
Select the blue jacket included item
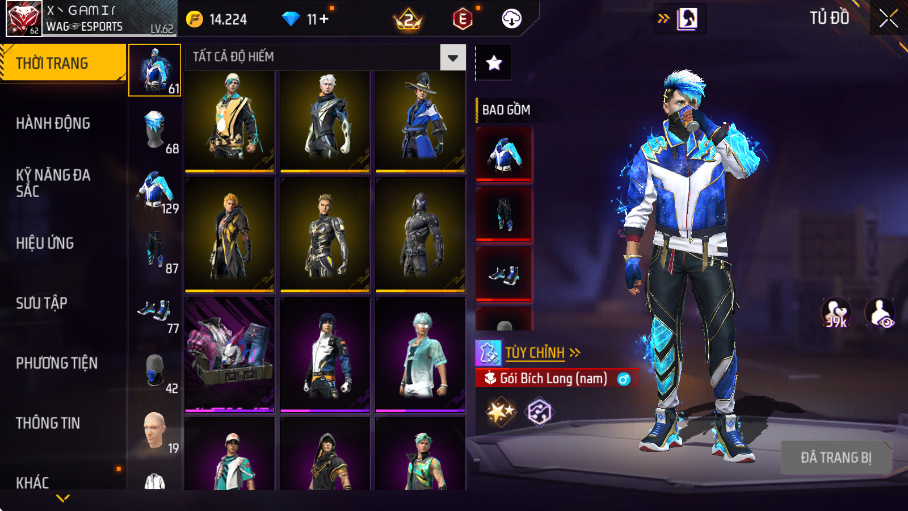pos(503,153)
